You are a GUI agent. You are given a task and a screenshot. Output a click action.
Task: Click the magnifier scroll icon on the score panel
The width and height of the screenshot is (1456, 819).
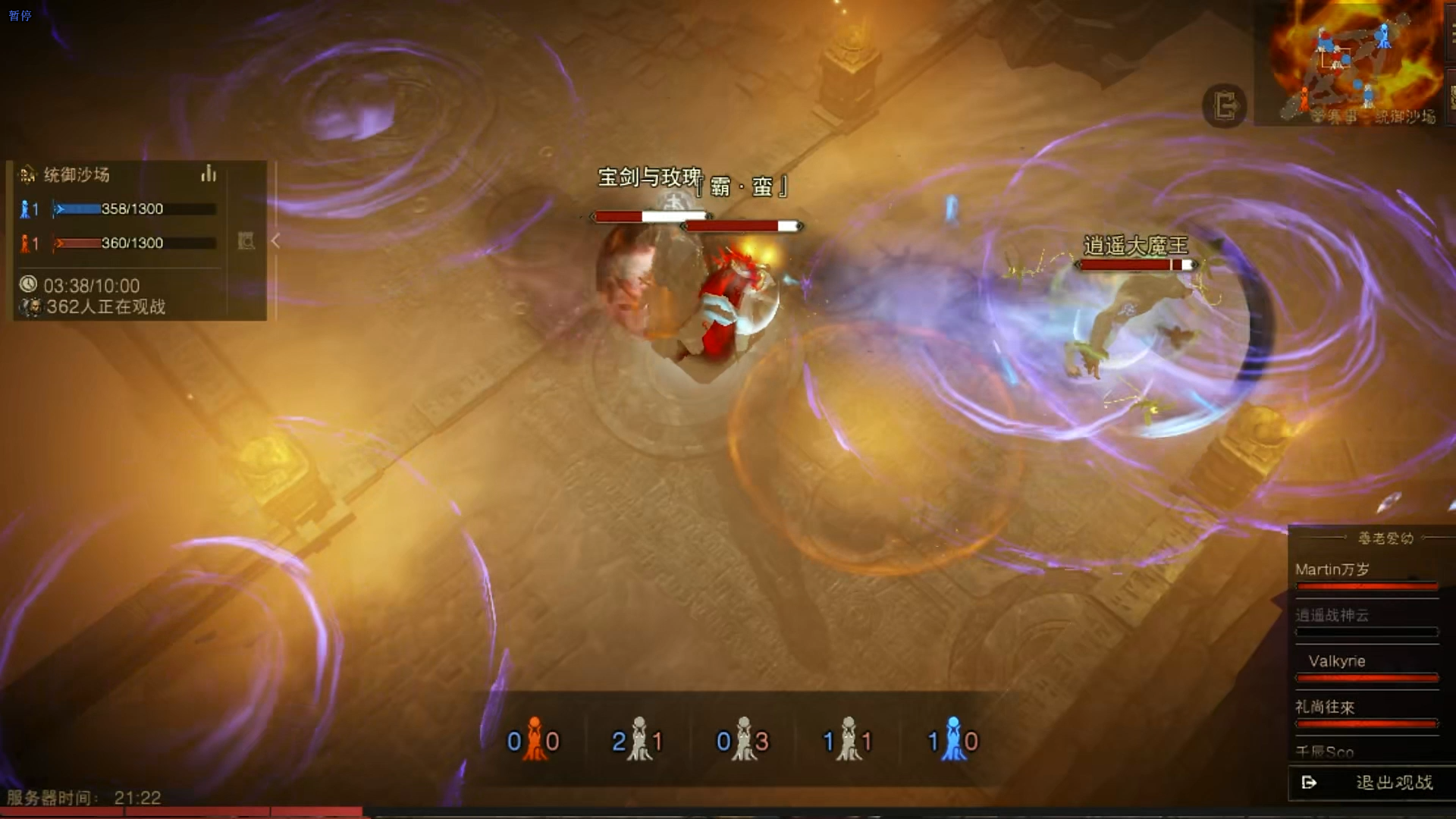pyautogui.click(x=246, y=241)
